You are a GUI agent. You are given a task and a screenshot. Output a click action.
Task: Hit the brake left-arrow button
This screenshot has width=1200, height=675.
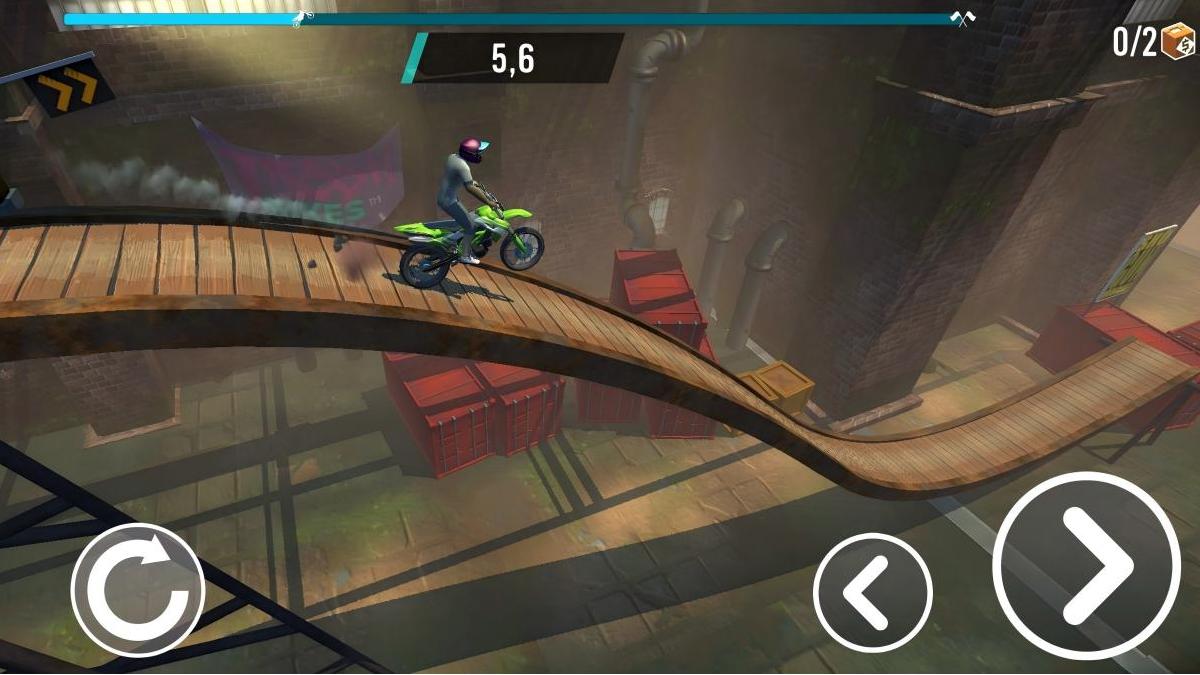pos(872,593)
